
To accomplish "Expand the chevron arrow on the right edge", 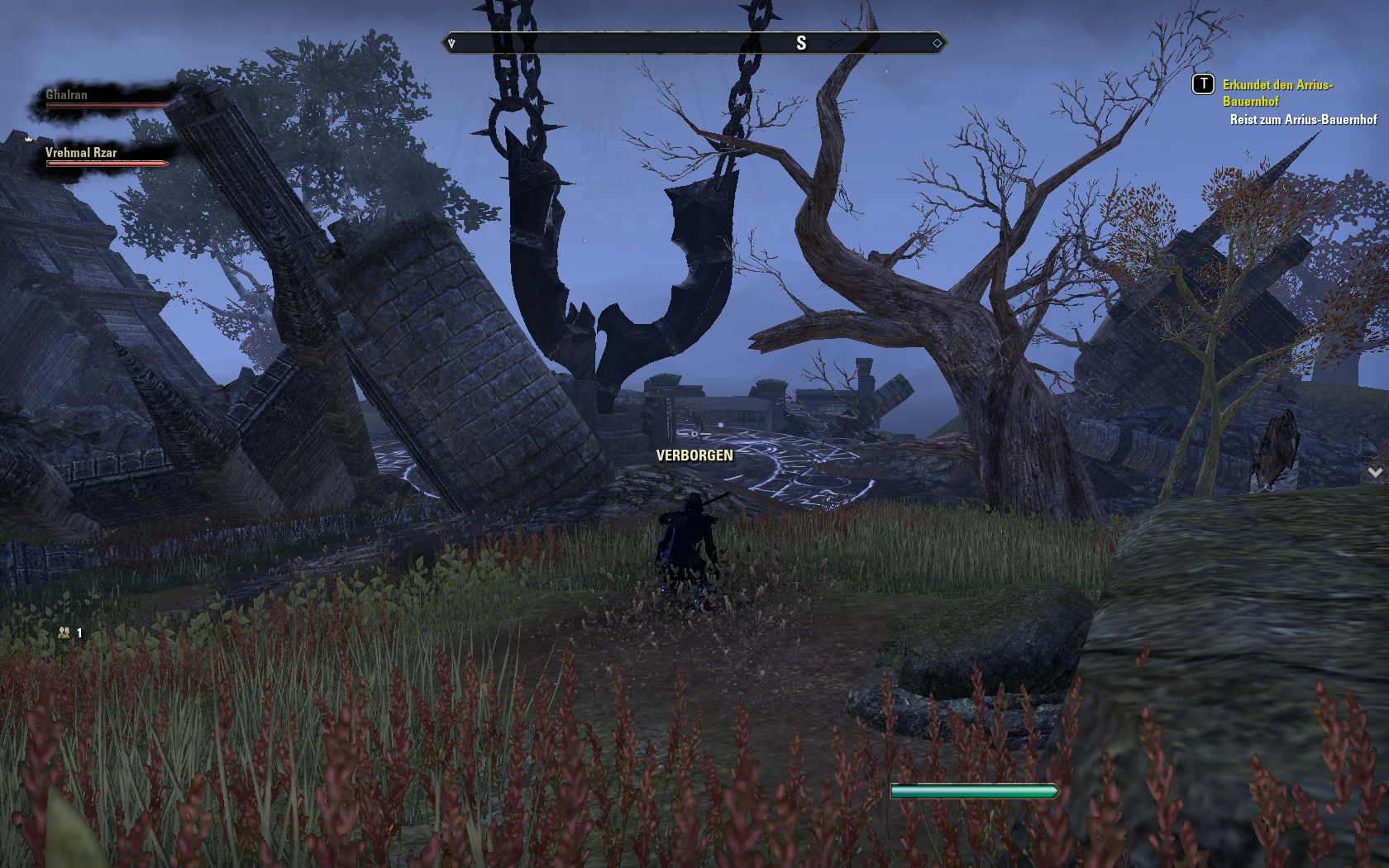I will (x=1375, y=472).
